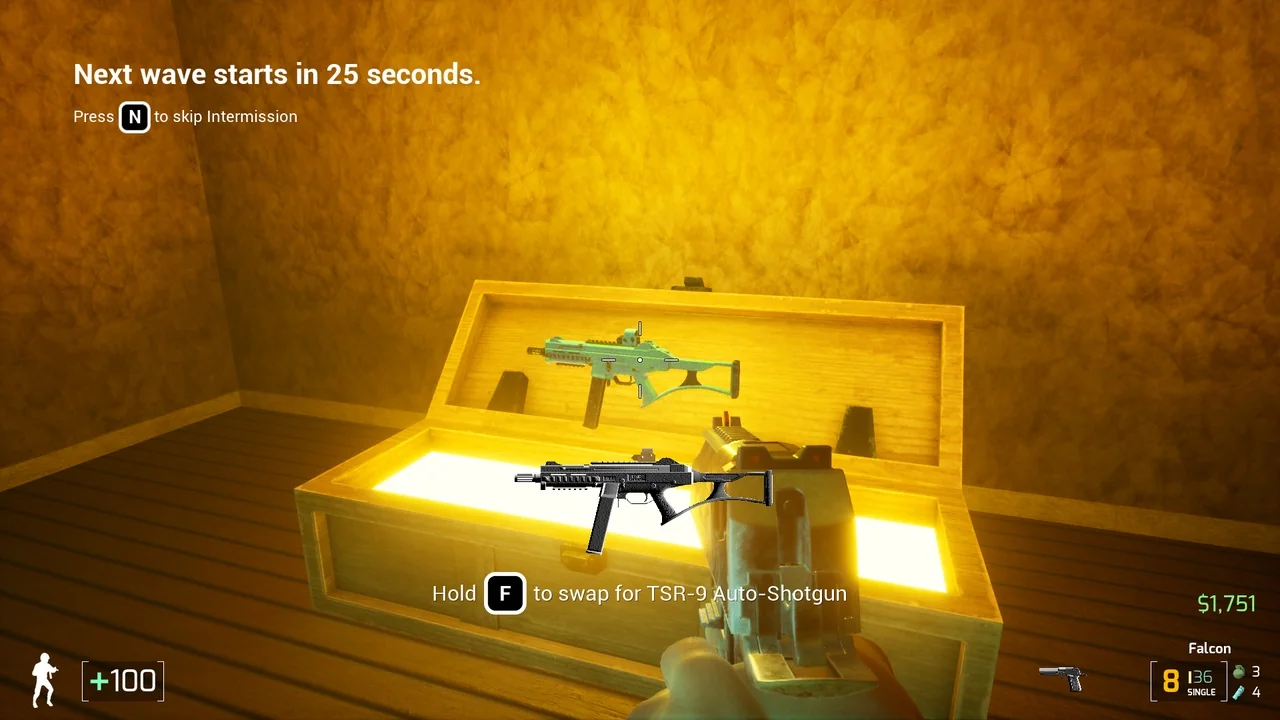
Task: Select the healing syringe icon
Action: [1238, 692]
